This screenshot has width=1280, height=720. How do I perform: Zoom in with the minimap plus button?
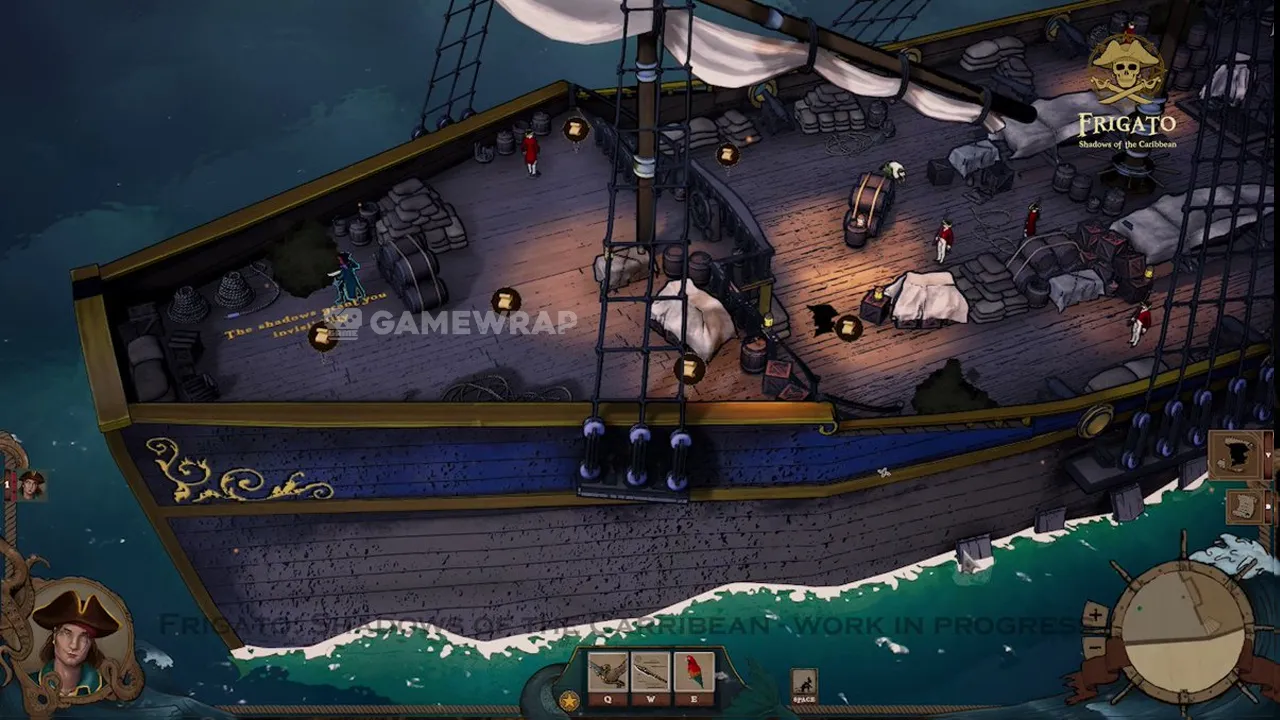pyautogui.click(x=1095, y=615)
